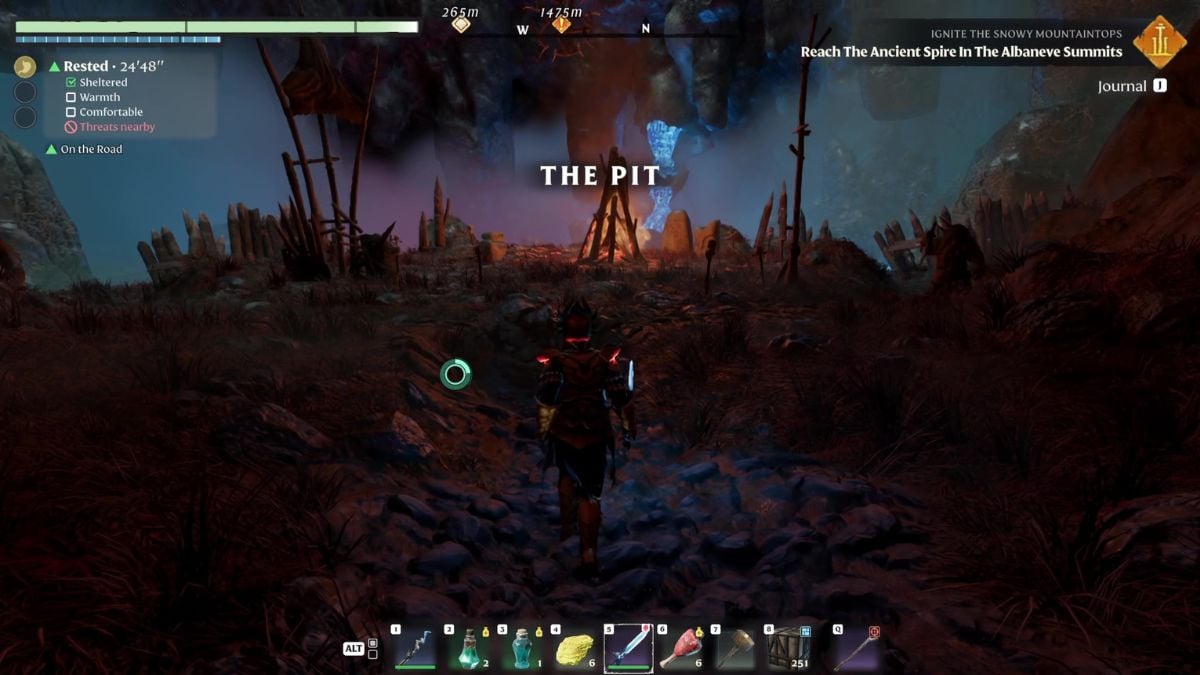
Task: Use the green potion in slot 2
Action: [469, 648]
